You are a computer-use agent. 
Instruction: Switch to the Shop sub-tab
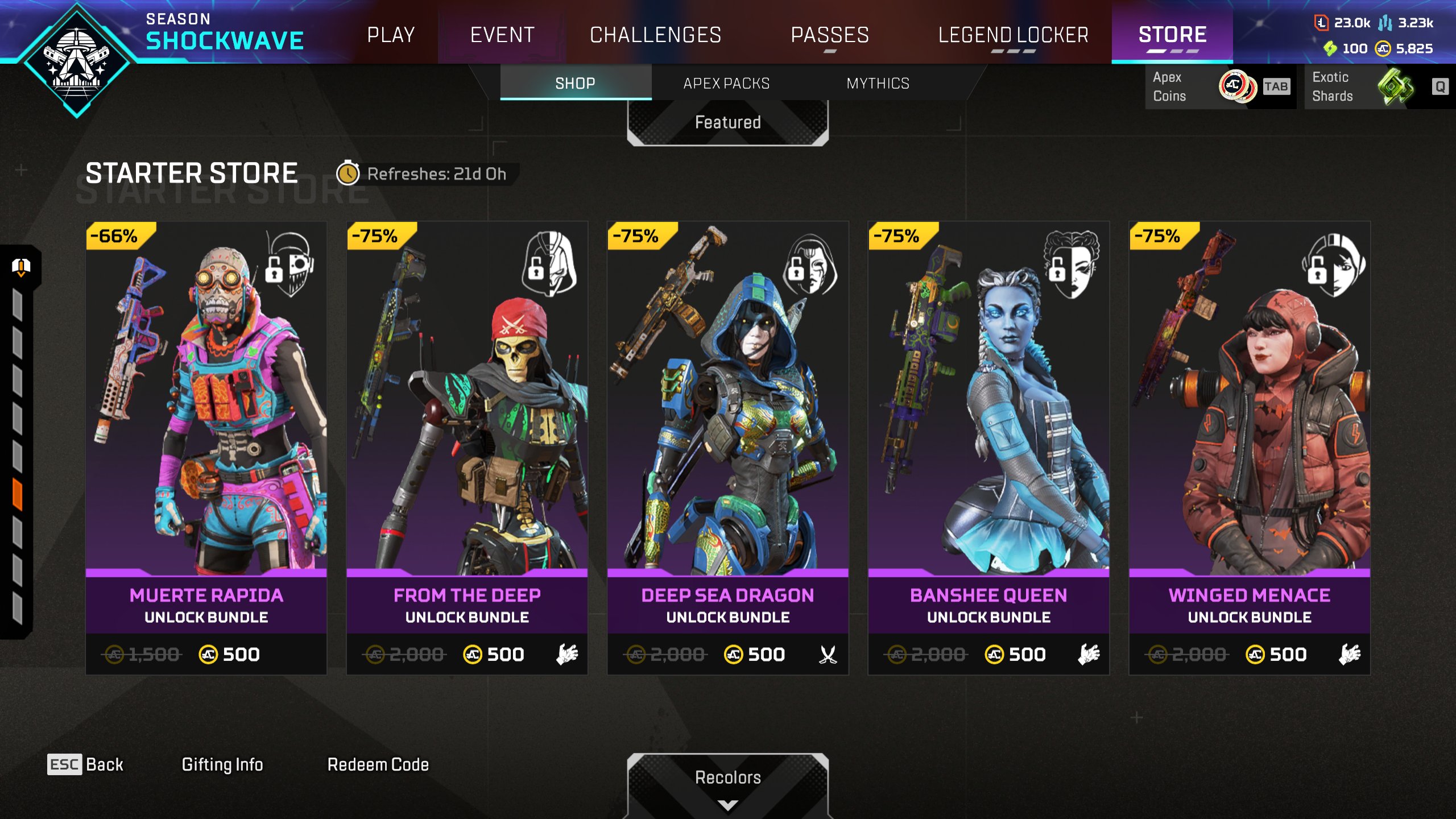coord(575,83)
